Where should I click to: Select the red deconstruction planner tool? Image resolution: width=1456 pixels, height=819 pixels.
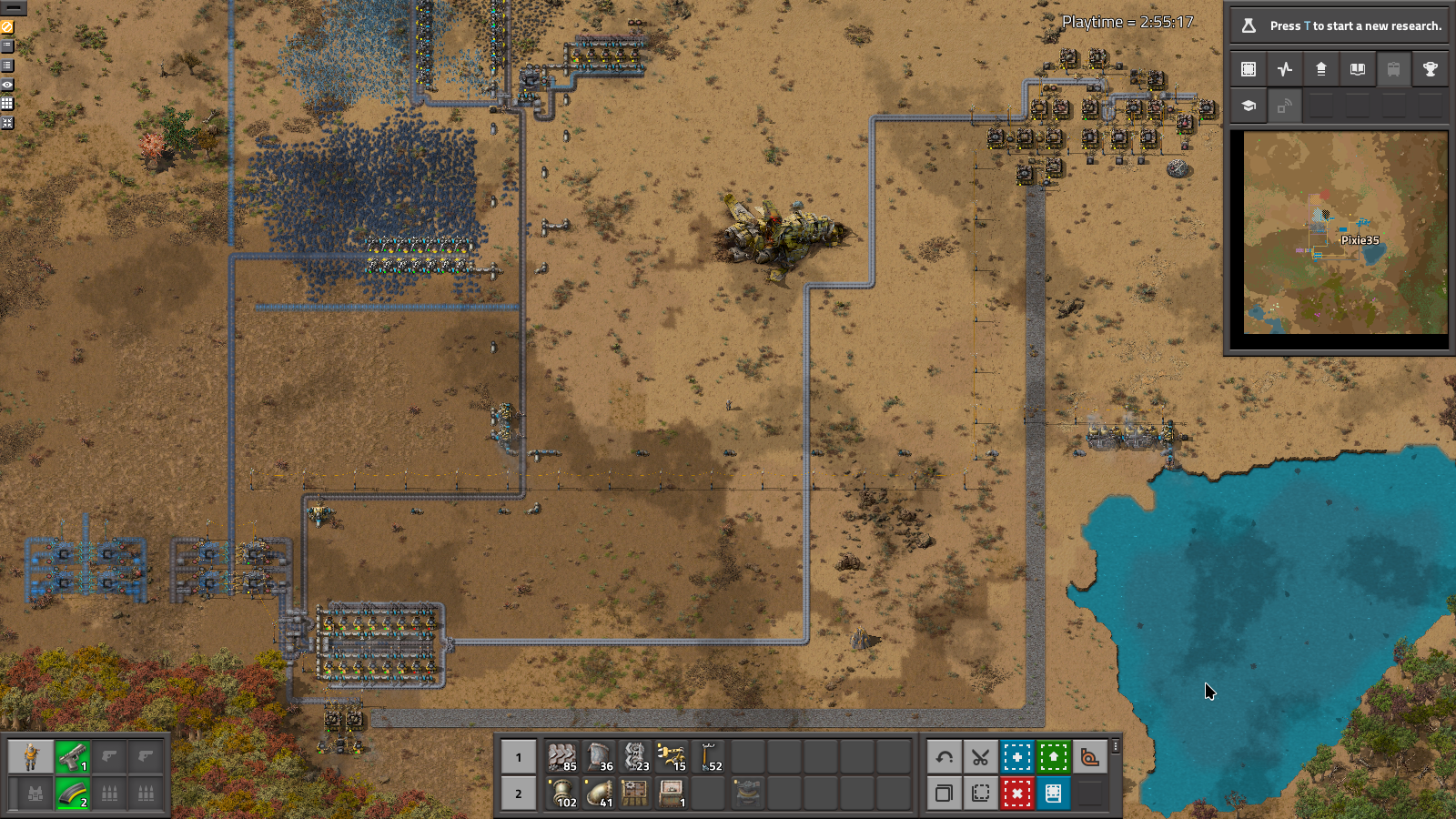[1016, 793]
